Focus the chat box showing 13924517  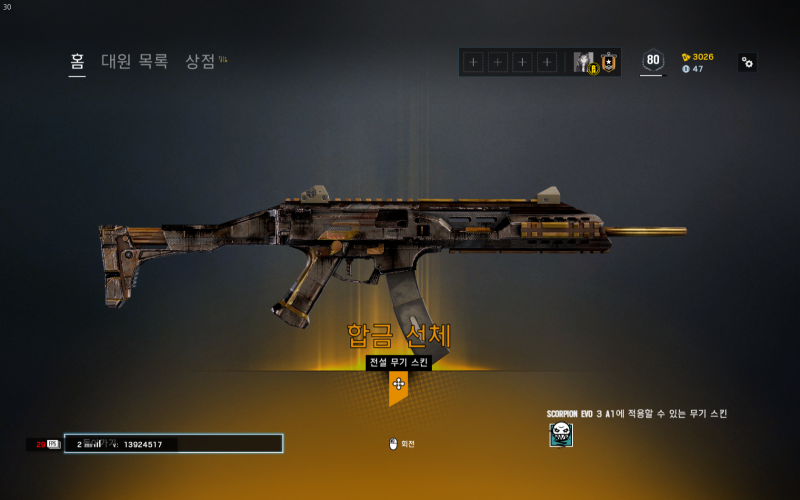pyautogui.click(x=173, y=443)
